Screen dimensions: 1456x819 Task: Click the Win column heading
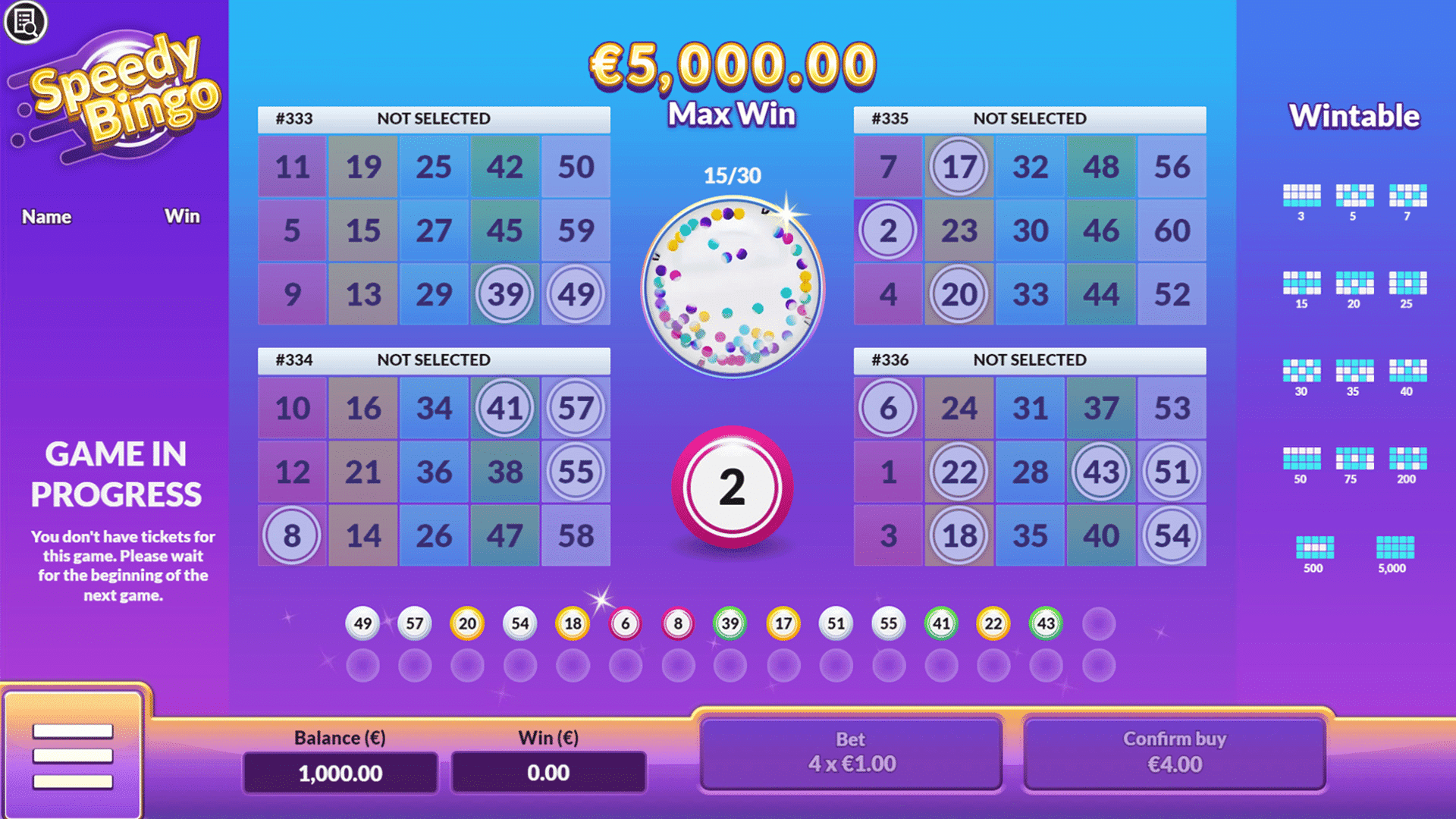point(182,217)
